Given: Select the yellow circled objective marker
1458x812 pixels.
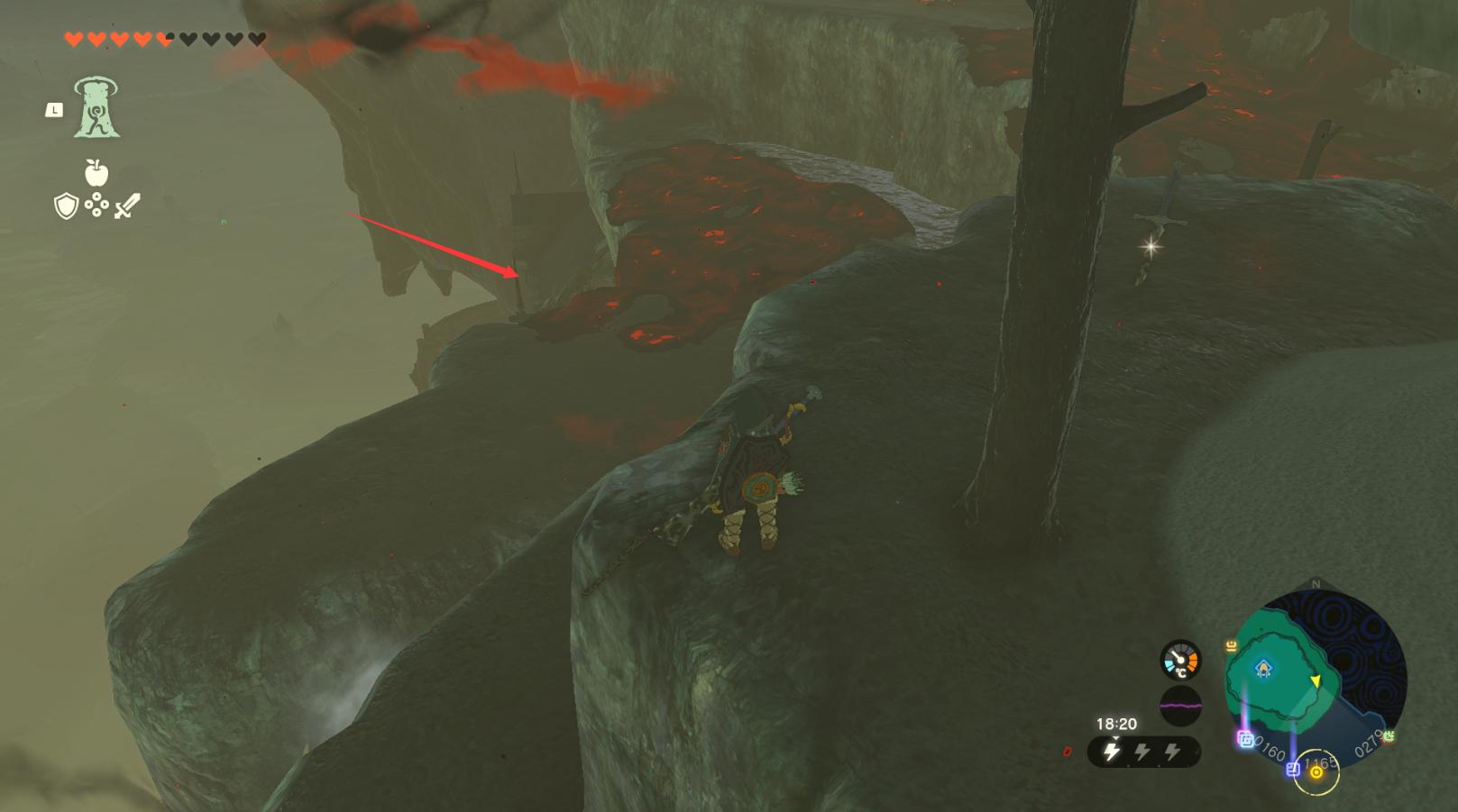Looking at the screenshot, I should point(1316,772).
